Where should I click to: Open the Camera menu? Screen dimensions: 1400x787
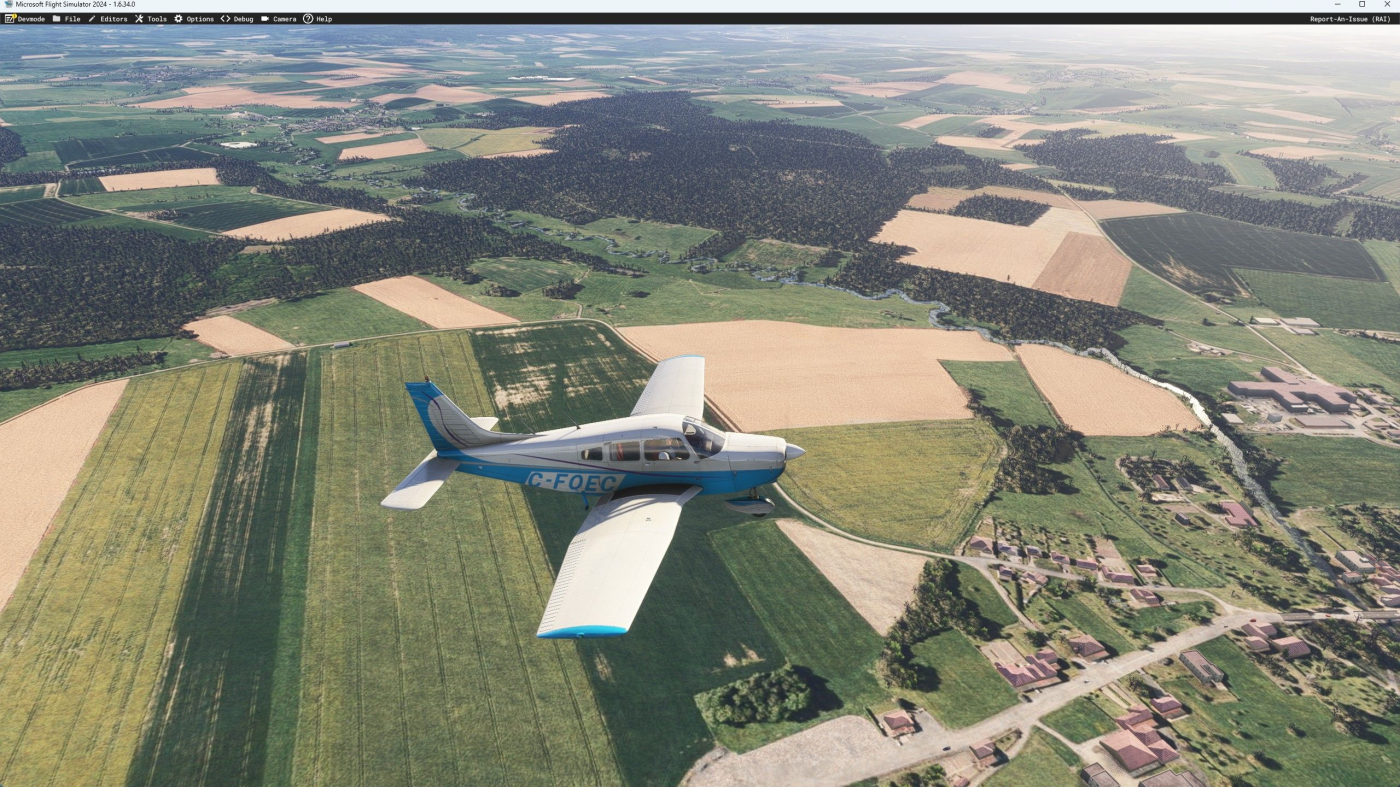pyautogui.click(x=278, y=19)
